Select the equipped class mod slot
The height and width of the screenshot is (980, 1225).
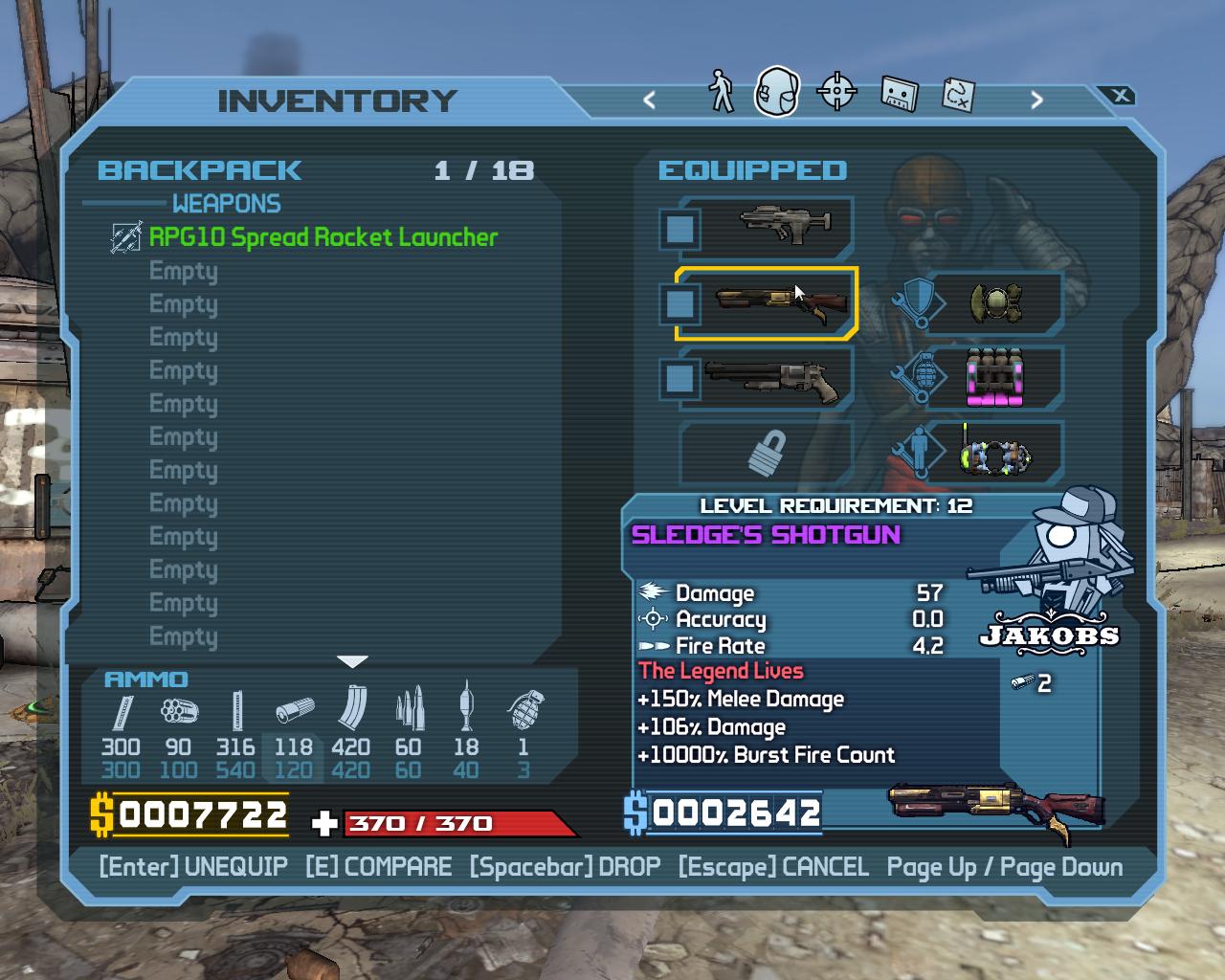(x=994, y=453)
